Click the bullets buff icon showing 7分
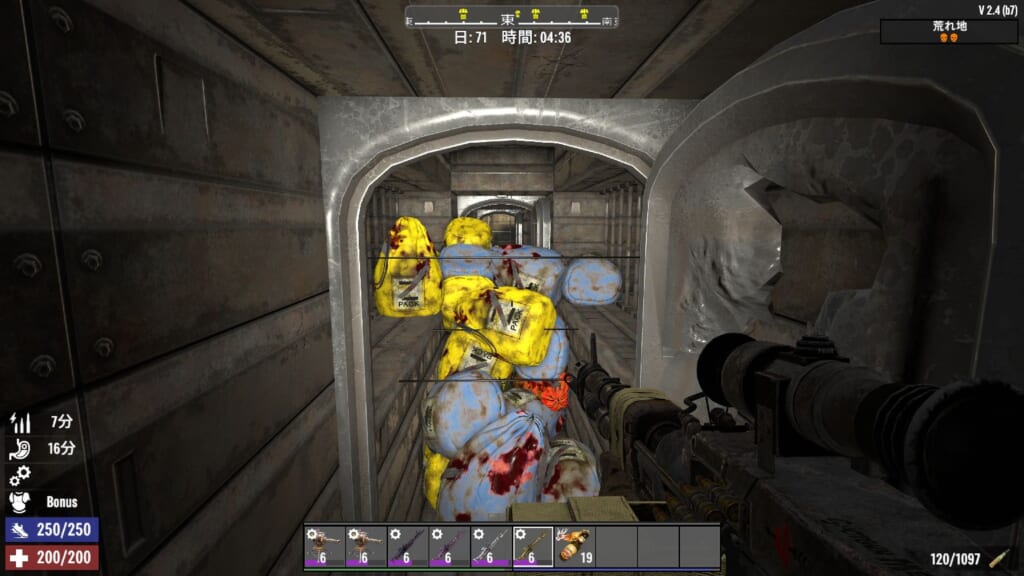1024x576 pixels. (19, 423)
